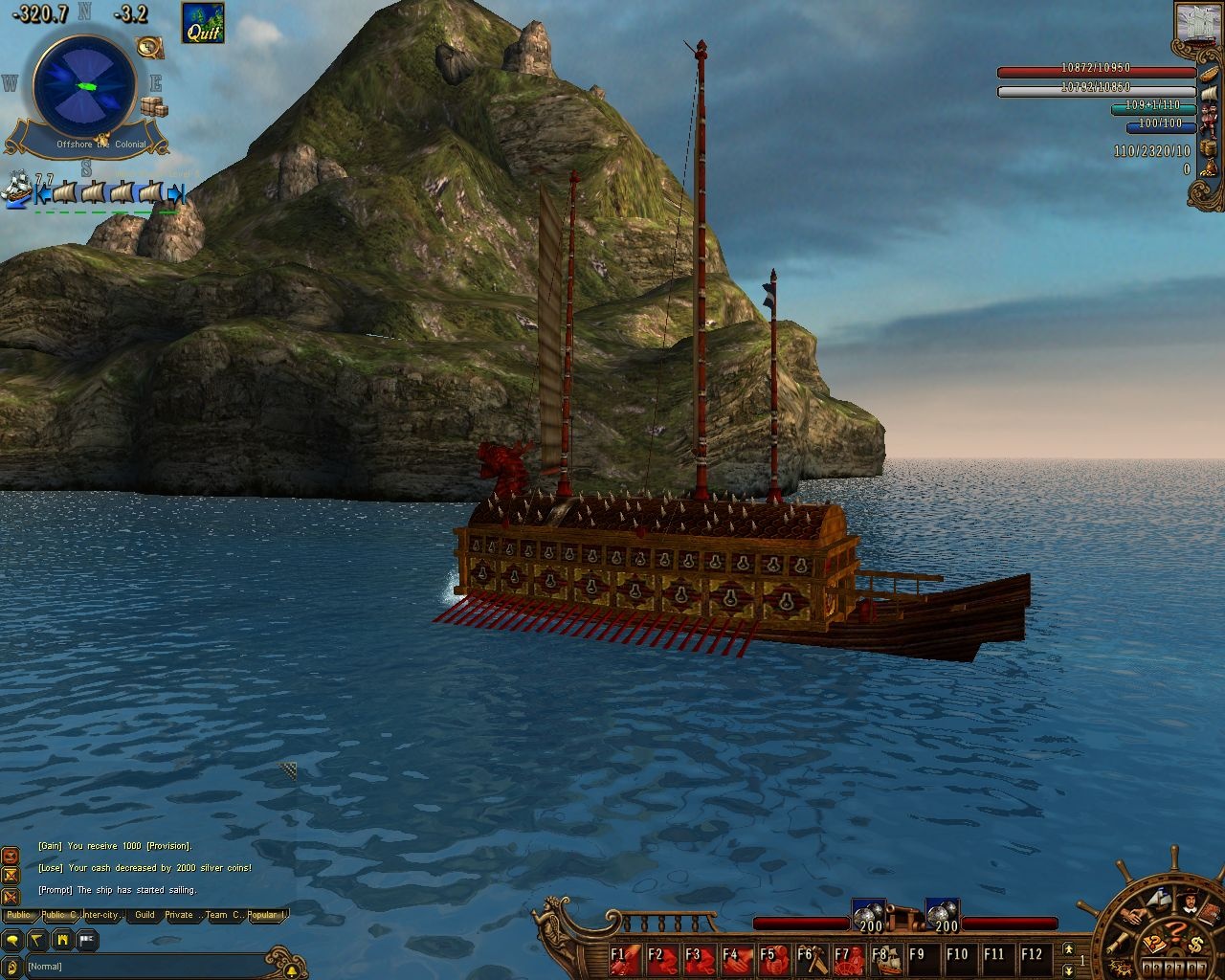Switch to the Guild chat tab
Screen dimensions: 1225x980
[145, 915]
